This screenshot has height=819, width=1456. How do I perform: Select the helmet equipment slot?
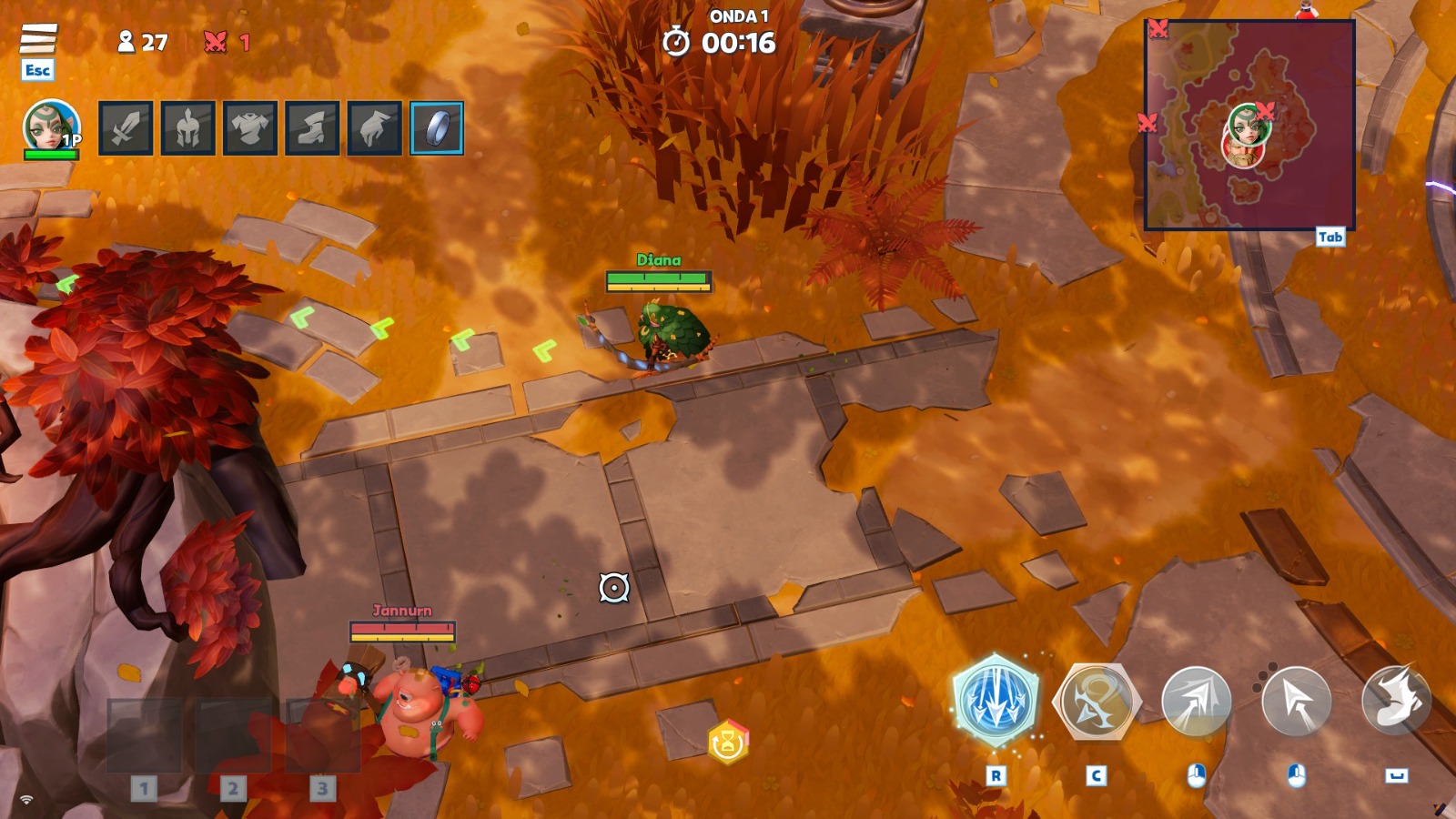[188, 128]
